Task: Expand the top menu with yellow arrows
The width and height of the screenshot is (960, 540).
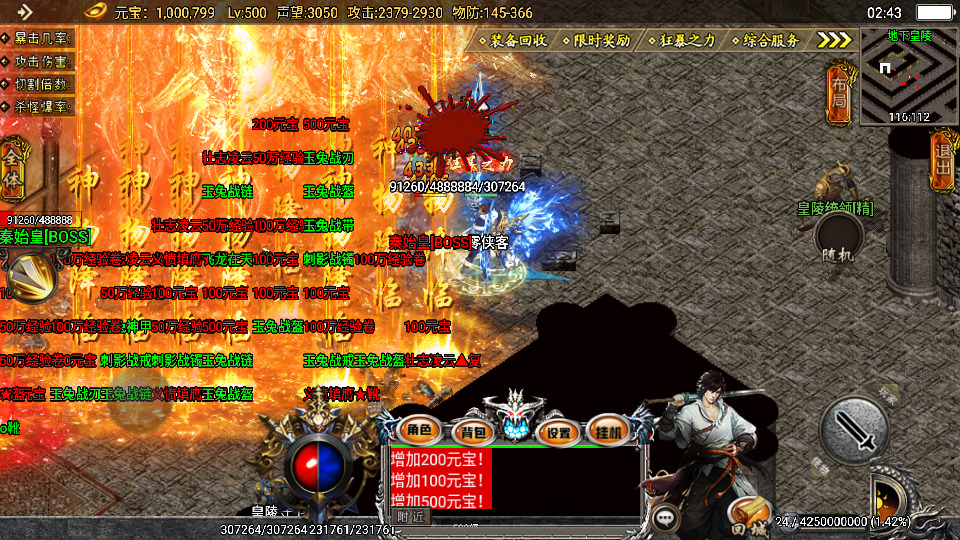Action: pyautogui.click(x=834, y=40)
